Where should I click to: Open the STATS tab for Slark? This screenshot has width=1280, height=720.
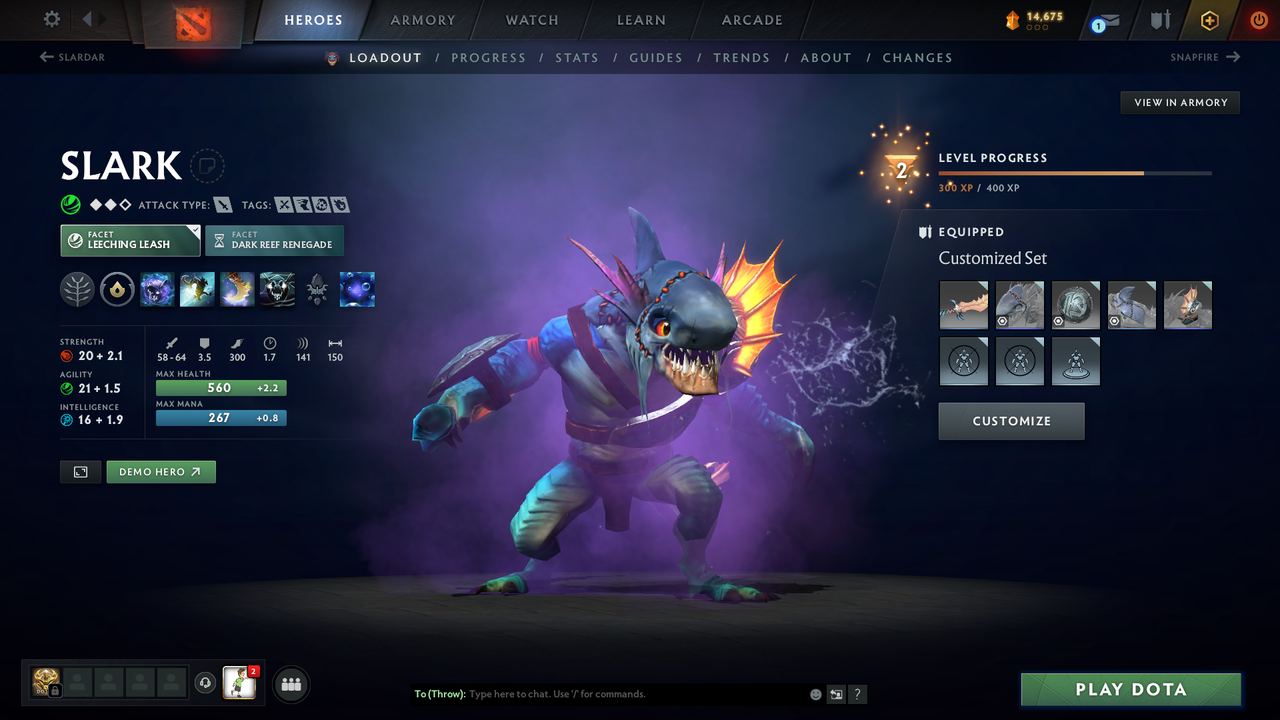(577, 57)
